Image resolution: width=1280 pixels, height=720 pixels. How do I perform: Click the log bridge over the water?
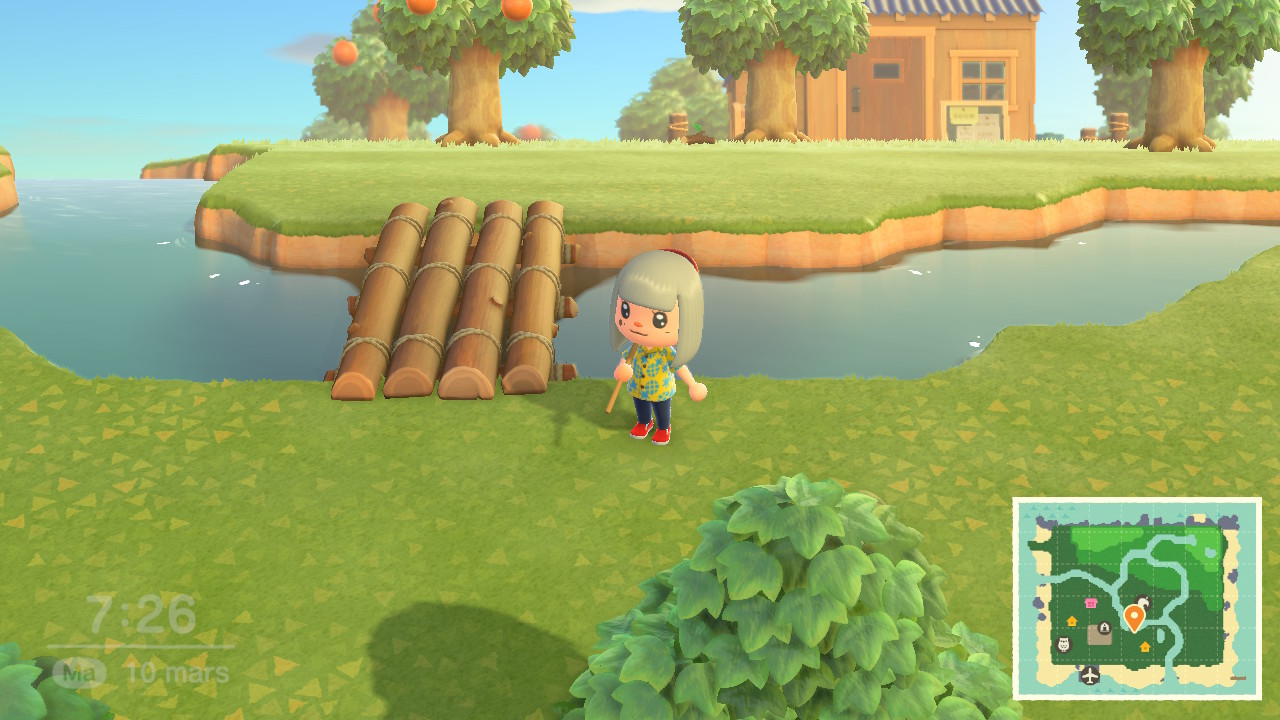(x=460, y=290)
